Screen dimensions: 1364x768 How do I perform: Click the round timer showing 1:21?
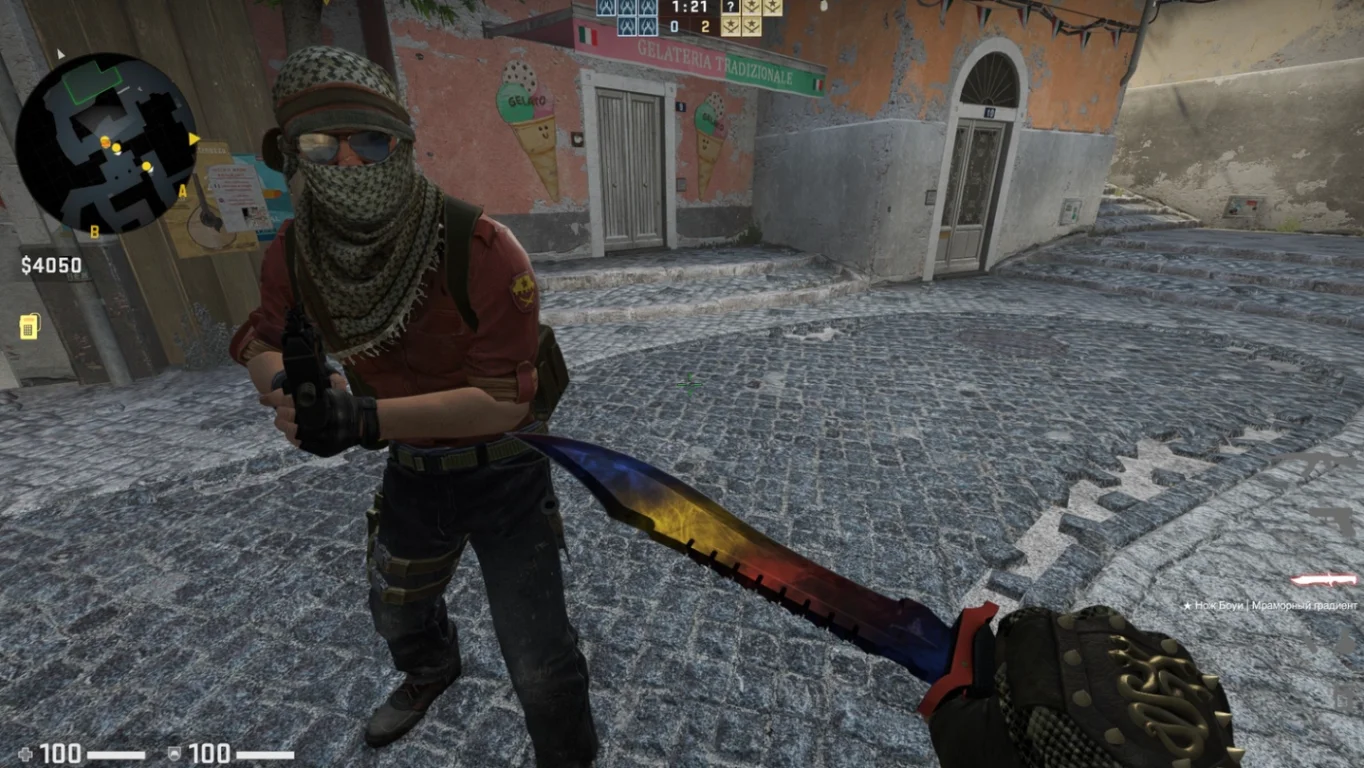point(690,8)
